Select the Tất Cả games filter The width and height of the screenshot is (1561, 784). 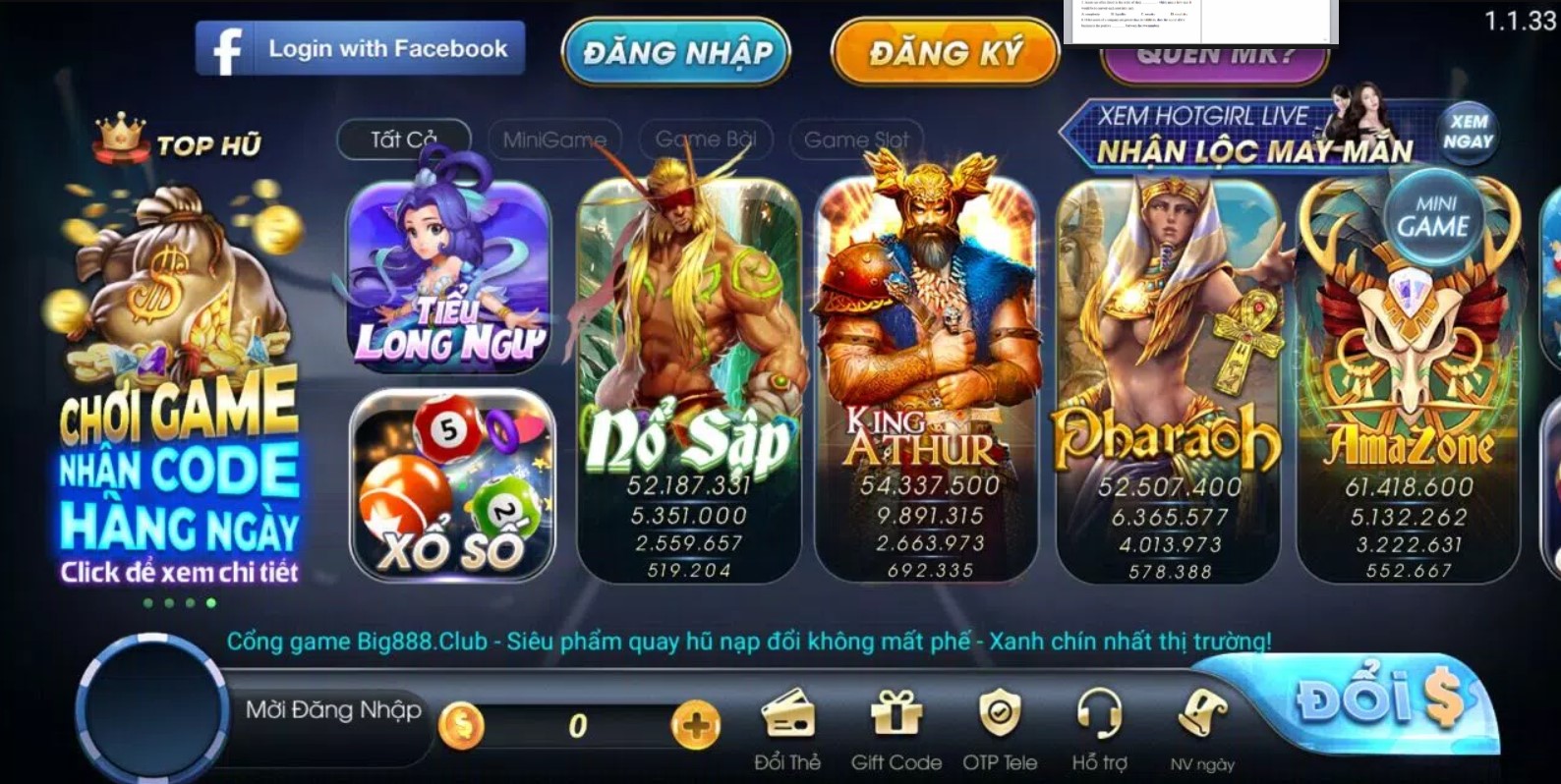(402, 139)
